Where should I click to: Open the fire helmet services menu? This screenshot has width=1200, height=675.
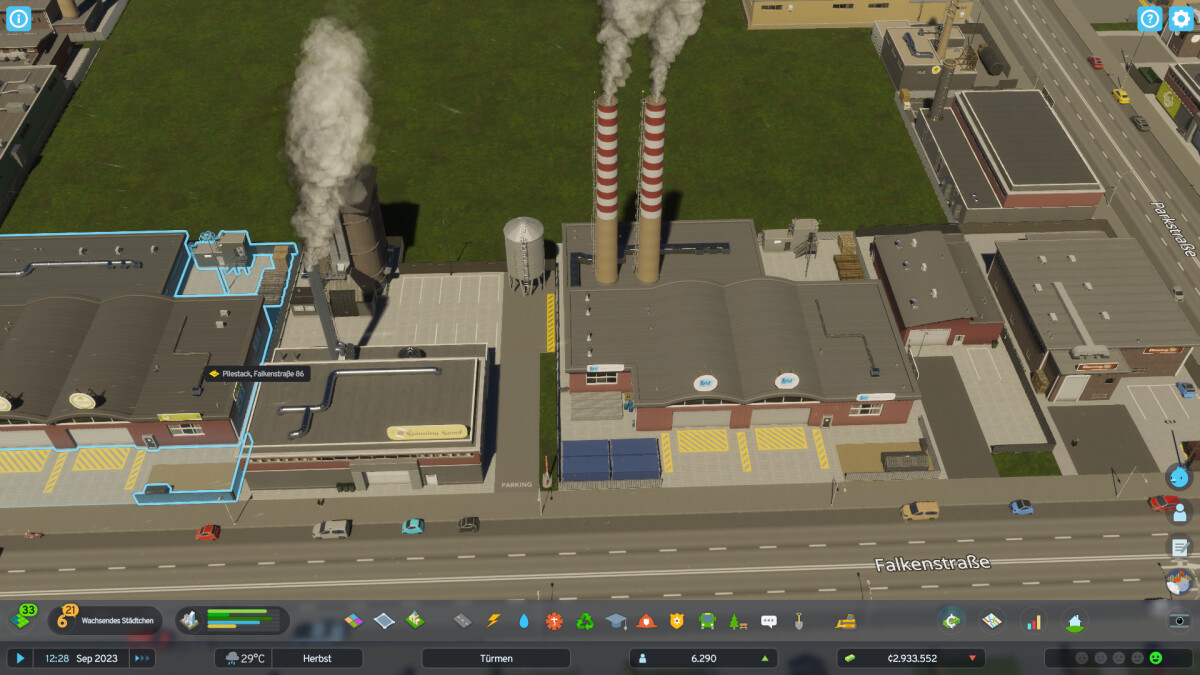click(647, 621)
